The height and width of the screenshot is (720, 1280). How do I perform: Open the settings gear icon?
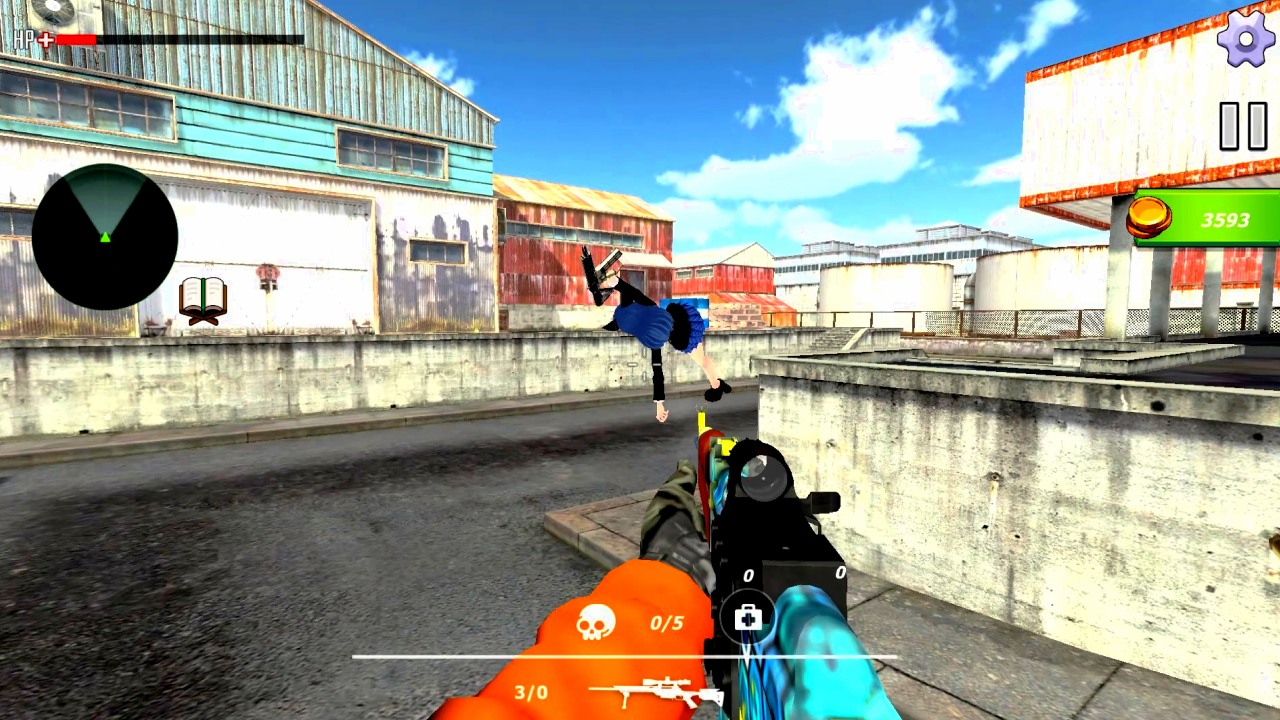click(x=1244, y=41)
